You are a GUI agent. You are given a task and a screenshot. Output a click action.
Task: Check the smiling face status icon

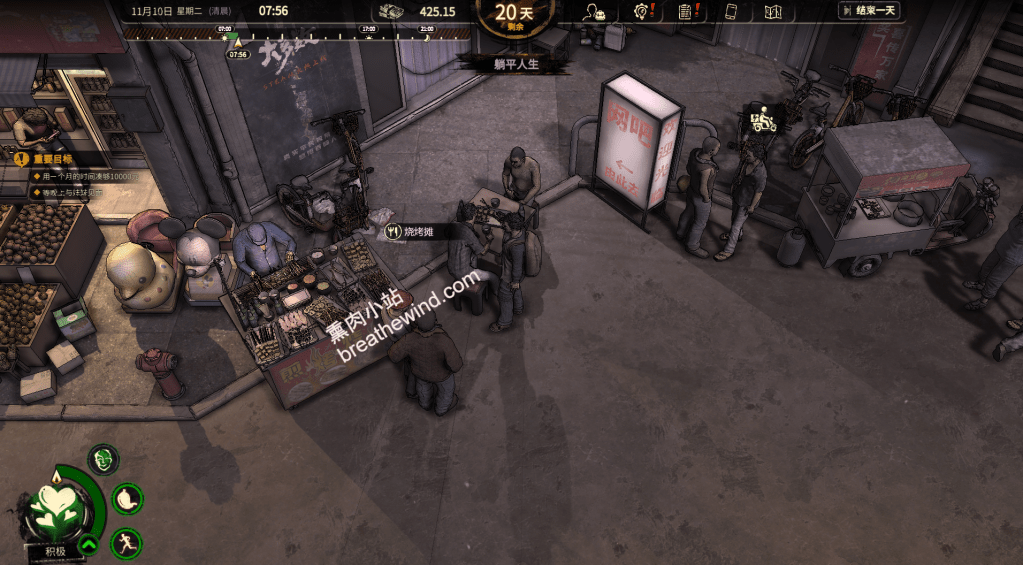tap(103, 460)
